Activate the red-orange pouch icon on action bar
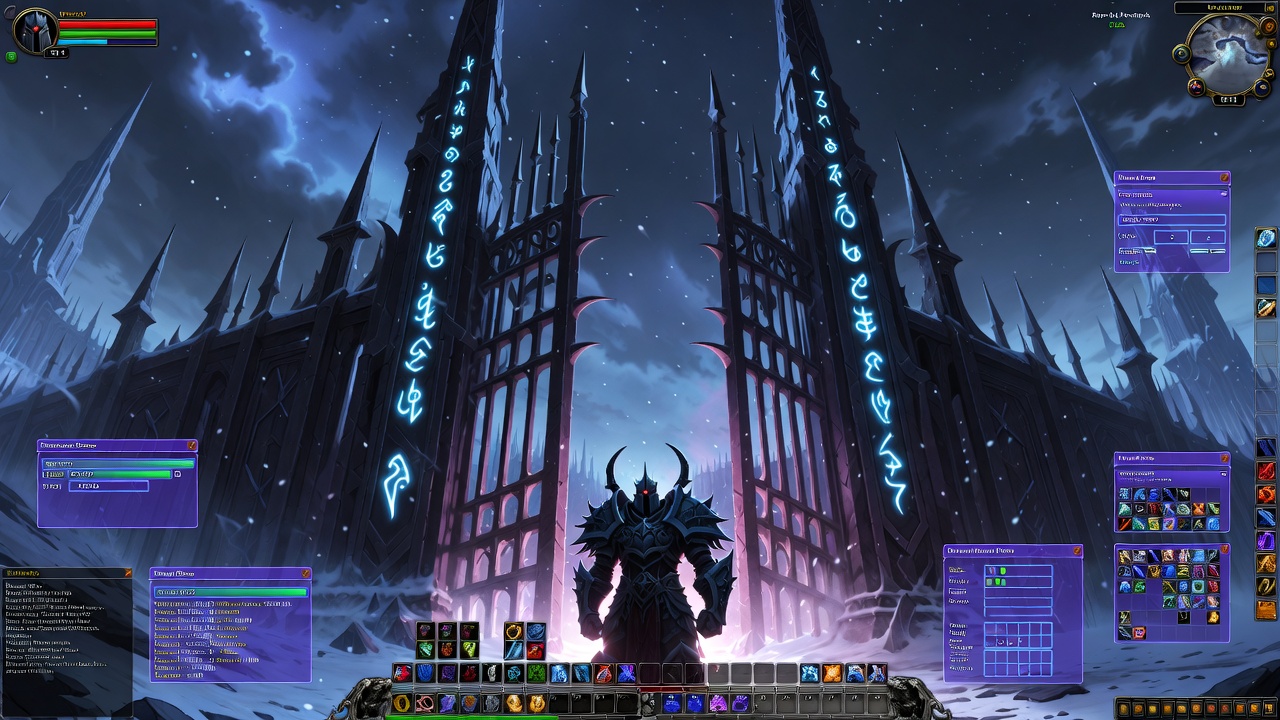Screen dimensions: 1280x720 tap(603, 673)
